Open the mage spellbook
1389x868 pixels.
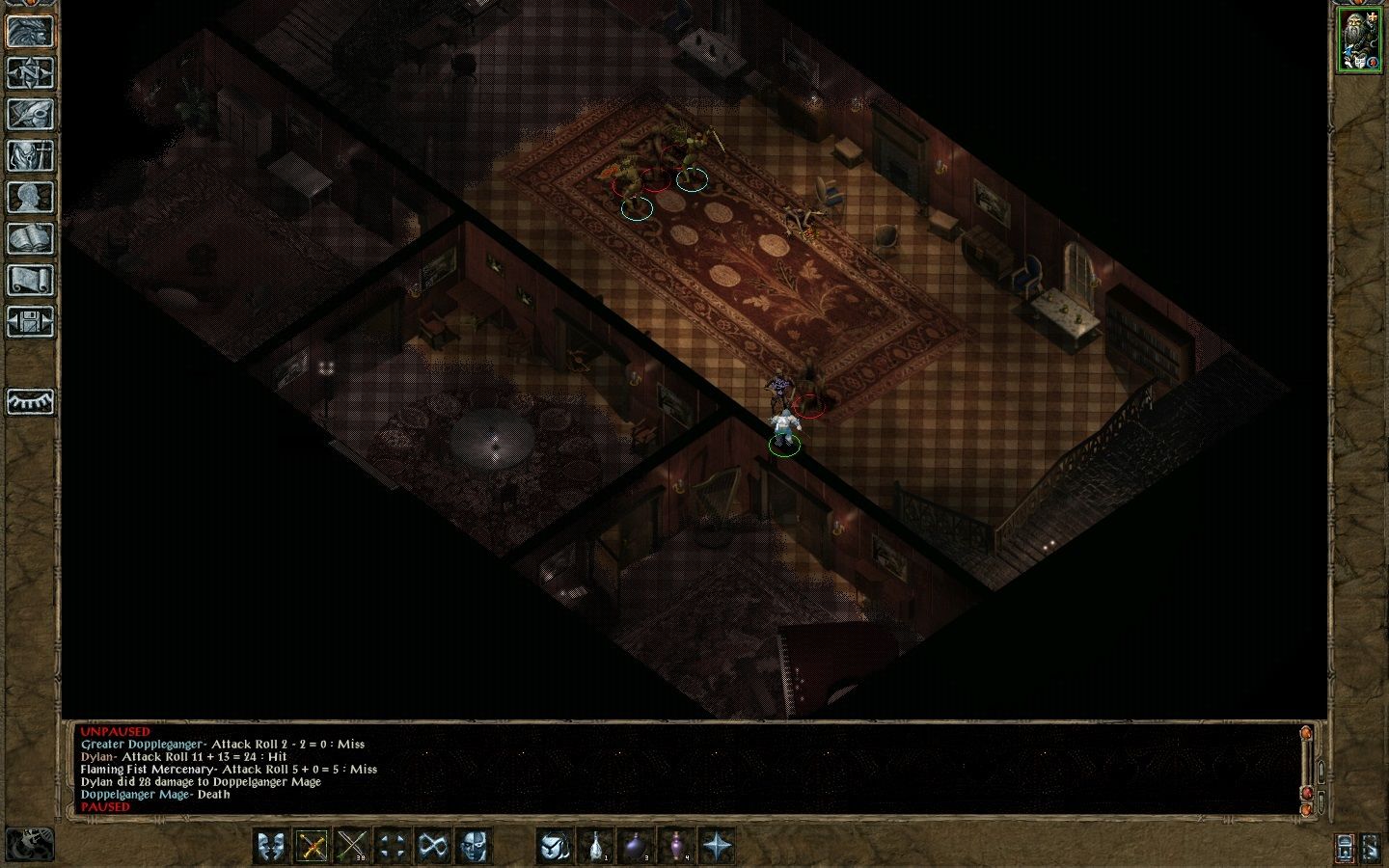pos(30,238)
